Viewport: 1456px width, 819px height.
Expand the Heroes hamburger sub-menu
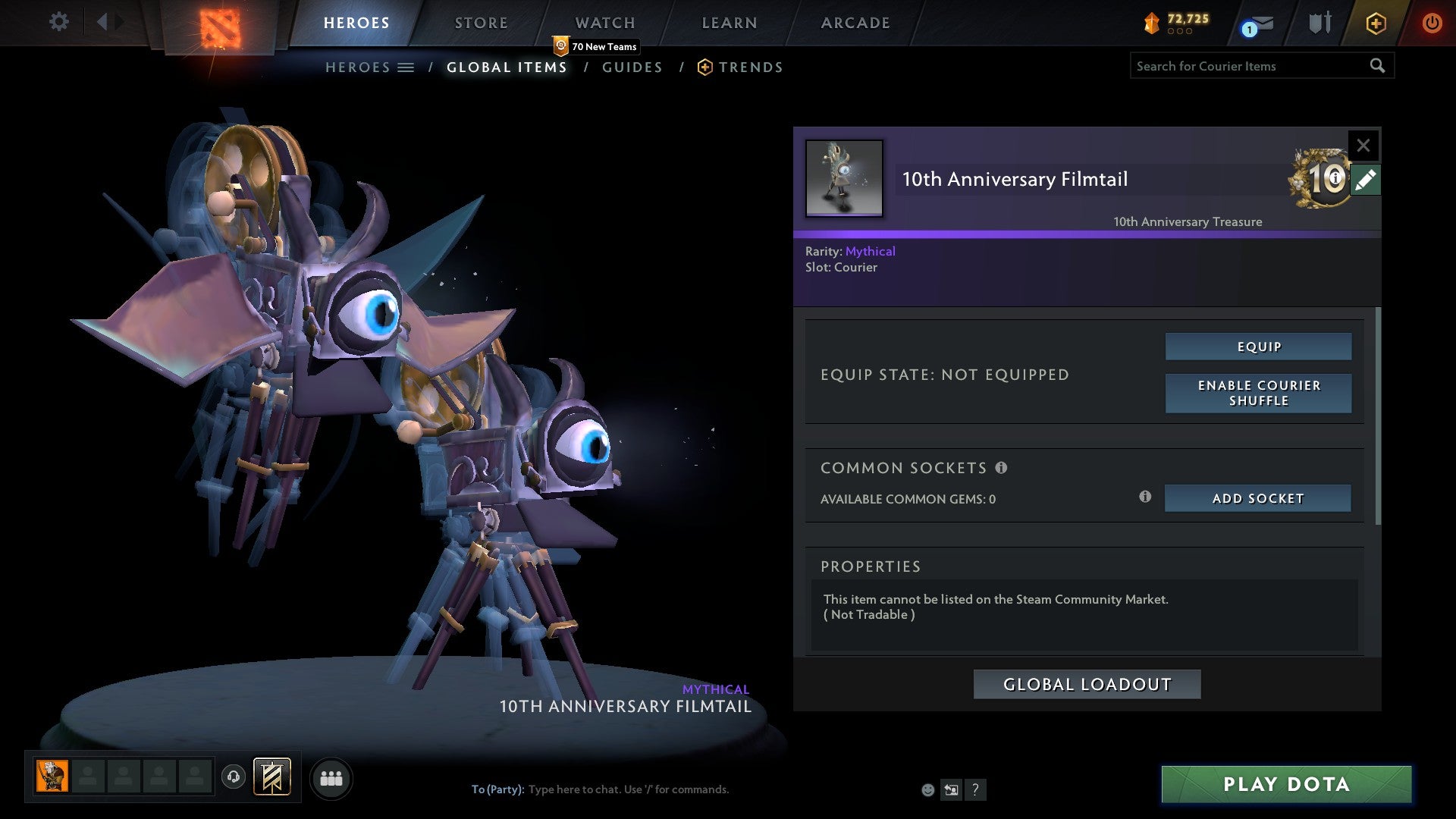coord(406,67)
